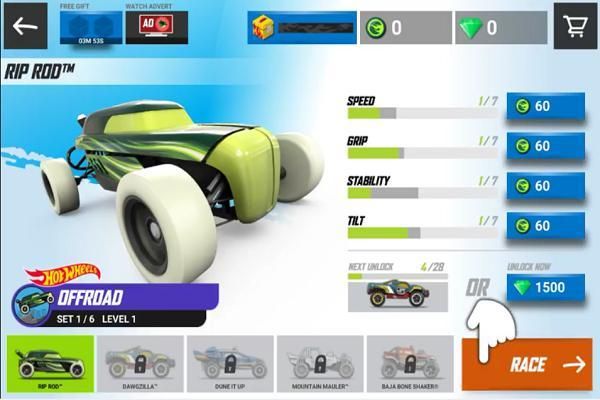Screen dimensions: 600x400
Task: Select the locked Mountain Mauler car
Action: 320,364
